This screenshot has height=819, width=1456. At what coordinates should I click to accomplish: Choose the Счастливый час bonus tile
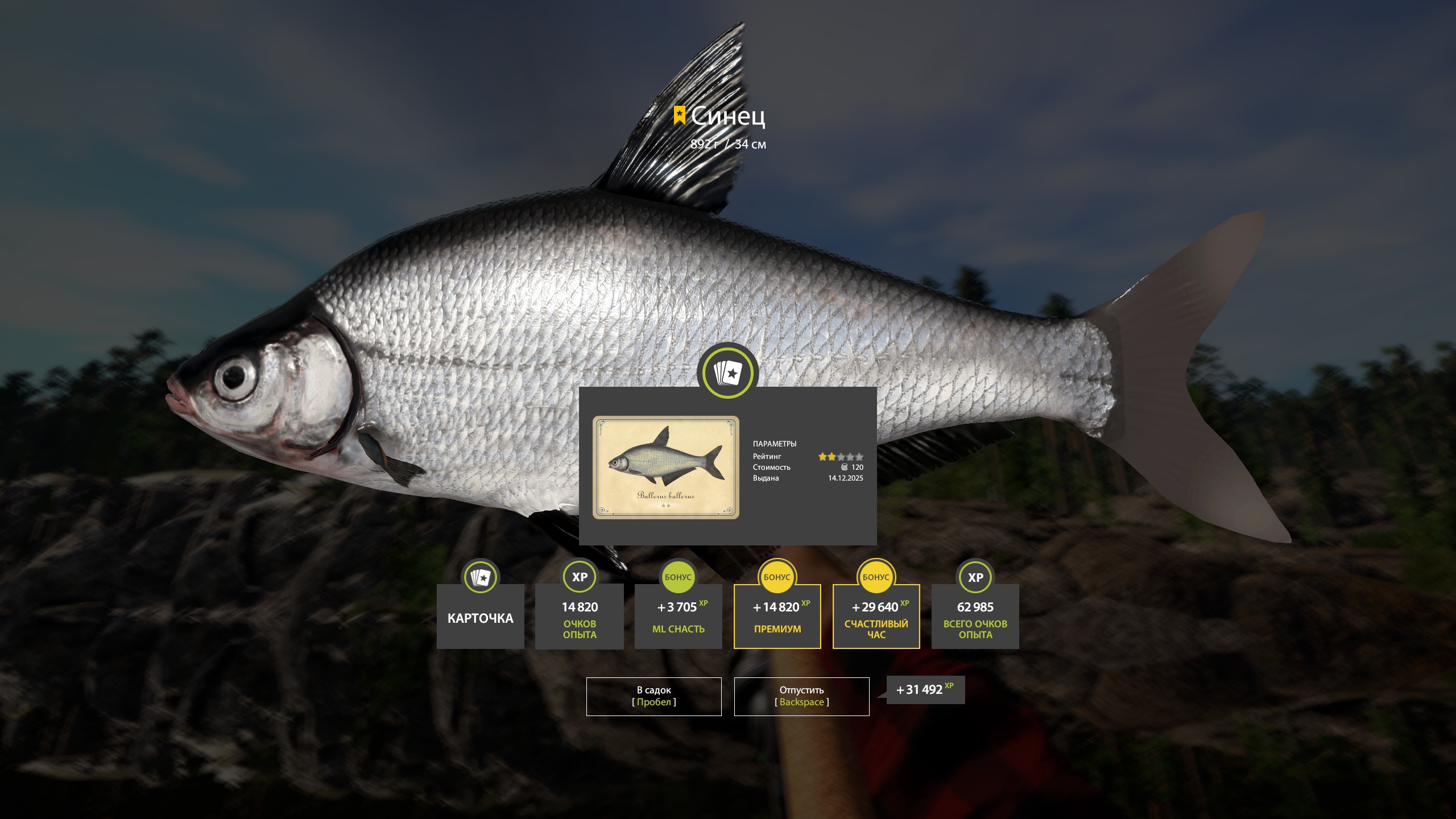click(876, 617)
